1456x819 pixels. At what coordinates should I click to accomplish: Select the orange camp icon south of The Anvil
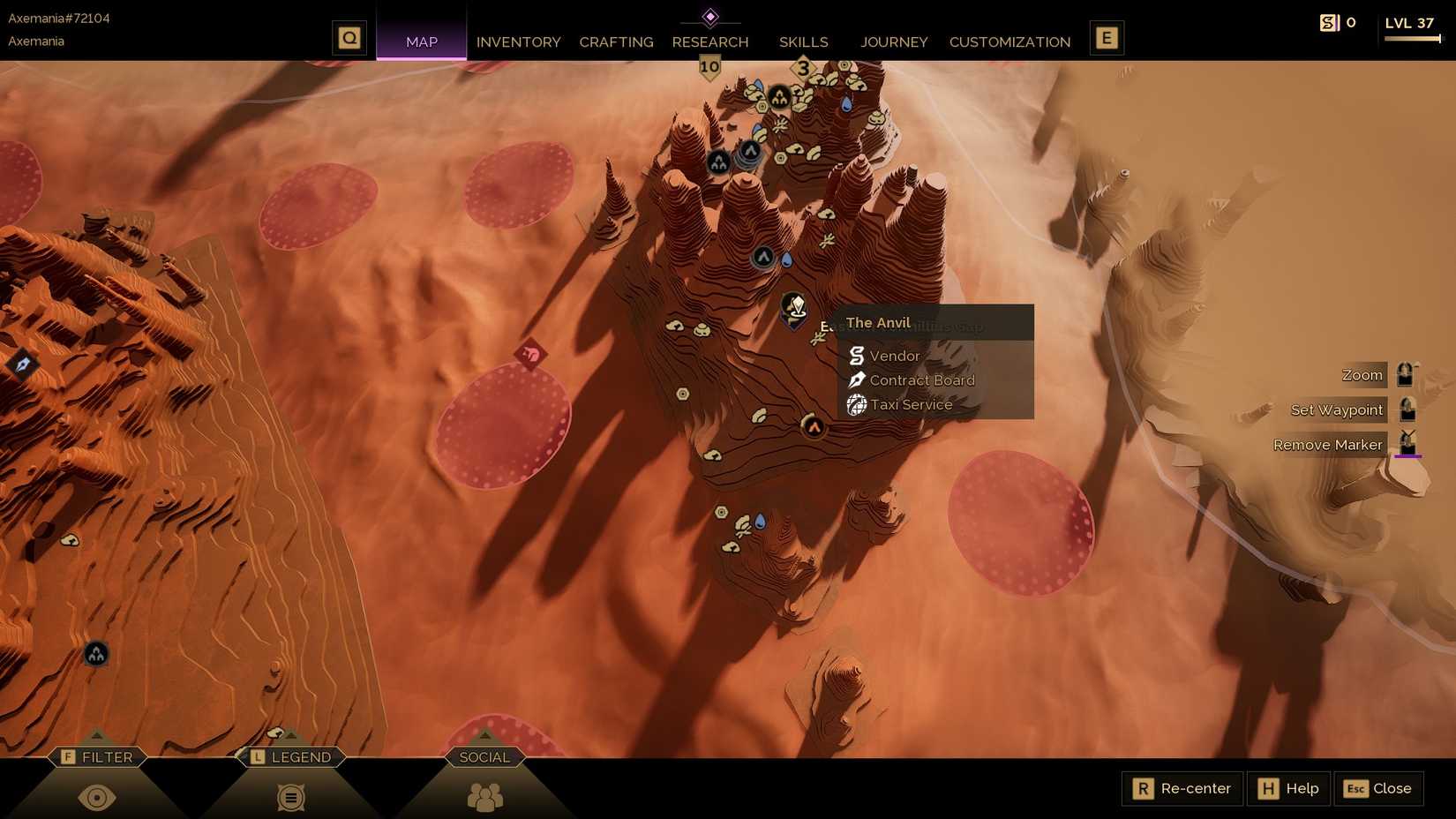(814, 427)
